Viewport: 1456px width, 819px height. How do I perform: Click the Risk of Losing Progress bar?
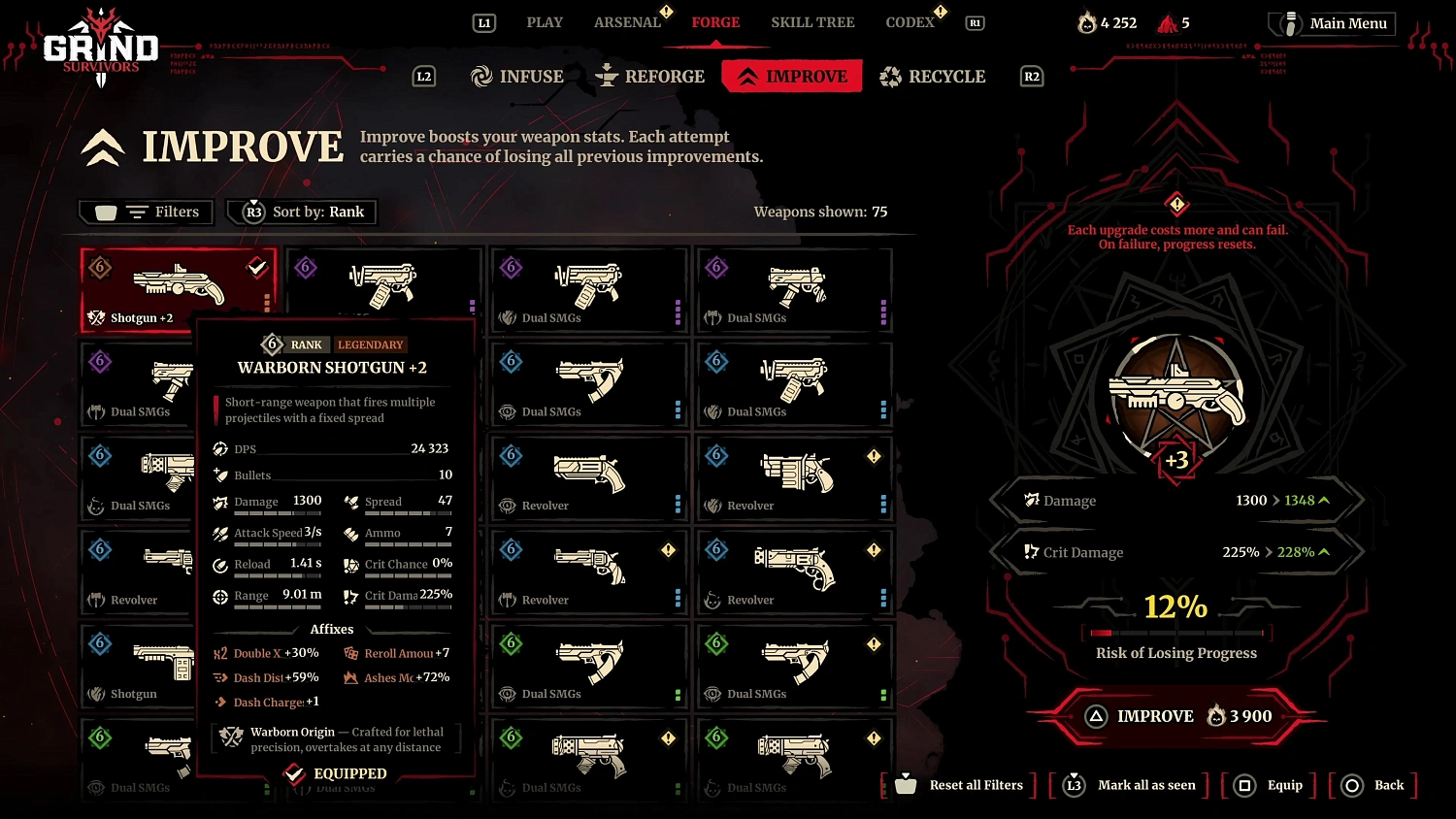[1175, 633]
